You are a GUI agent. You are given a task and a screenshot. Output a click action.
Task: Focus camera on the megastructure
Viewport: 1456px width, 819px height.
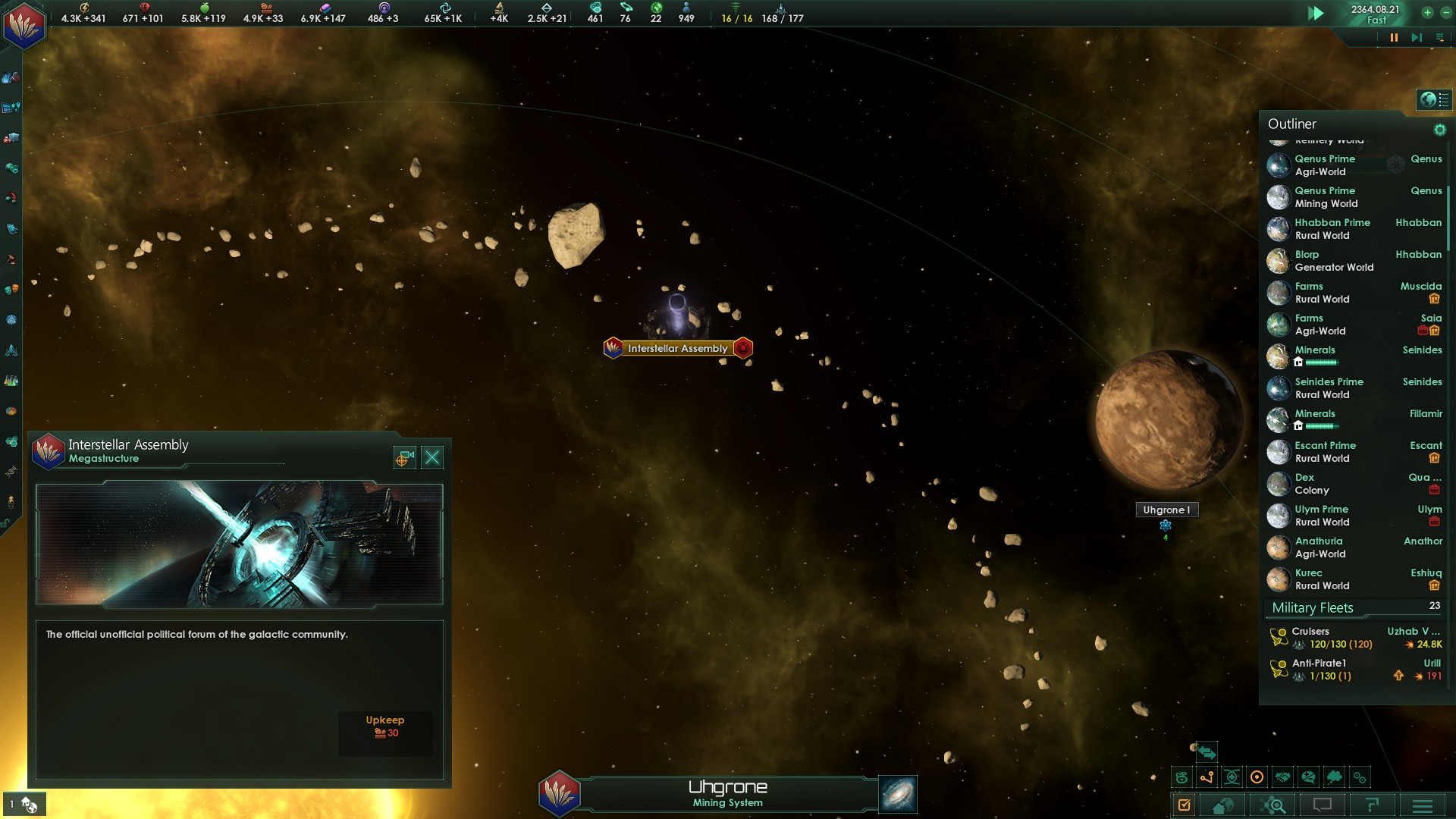click(x=405, y=457)
